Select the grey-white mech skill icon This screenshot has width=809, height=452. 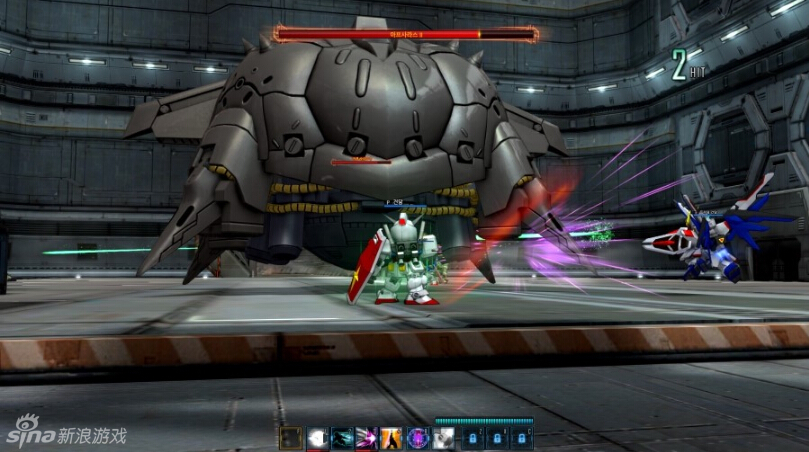442,437
